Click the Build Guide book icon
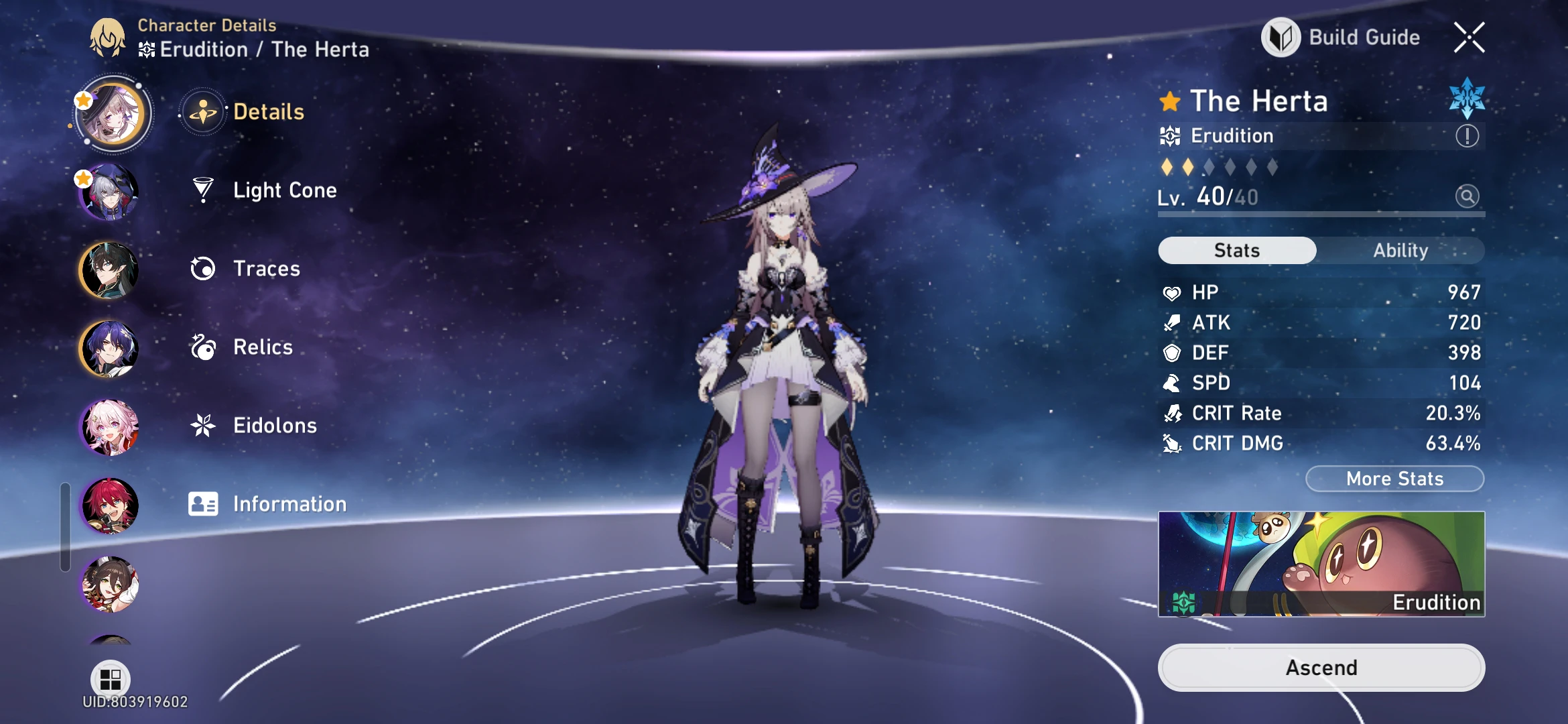The image size is (1568, 724). [1282, 37]
